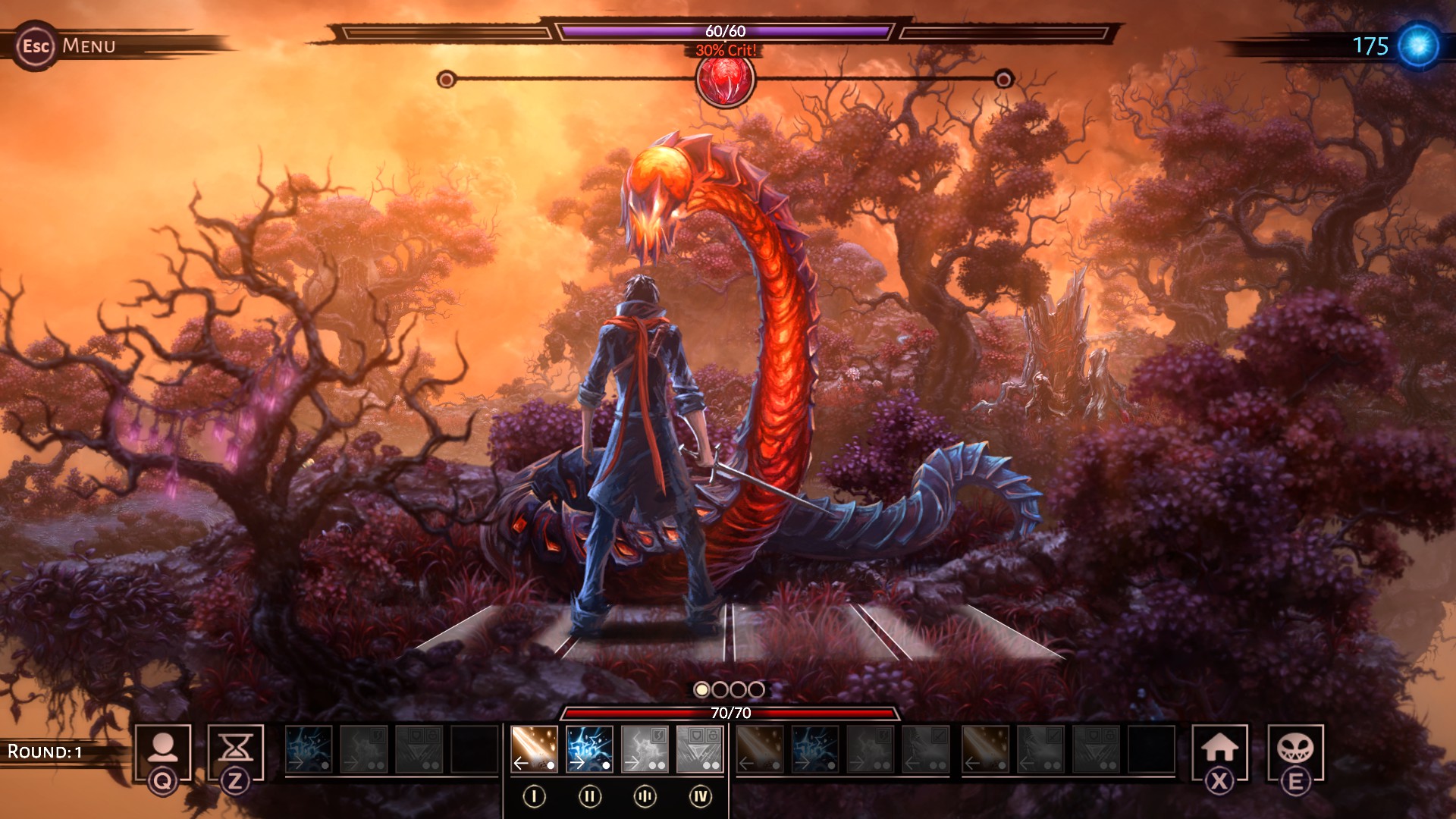Activate the hourglass wait button
This screenshot has width=1456, height=819.
tap(235, 750)
